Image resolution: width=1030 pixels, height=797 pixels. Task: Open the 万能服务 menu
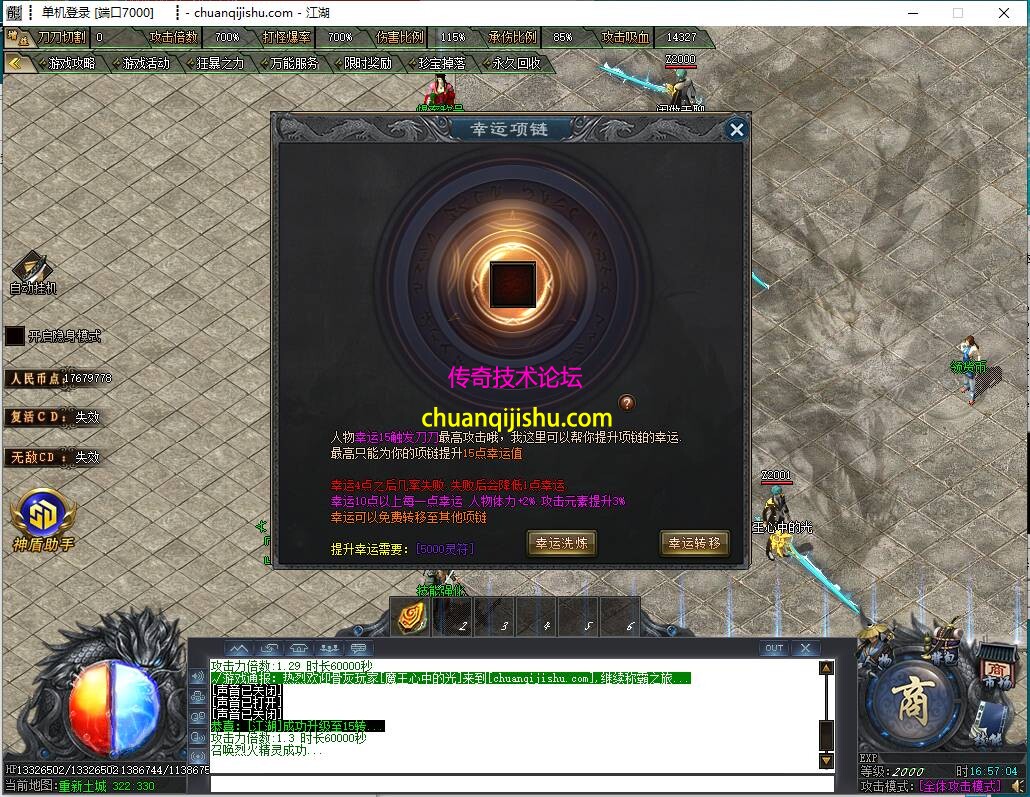coord(294,63)
